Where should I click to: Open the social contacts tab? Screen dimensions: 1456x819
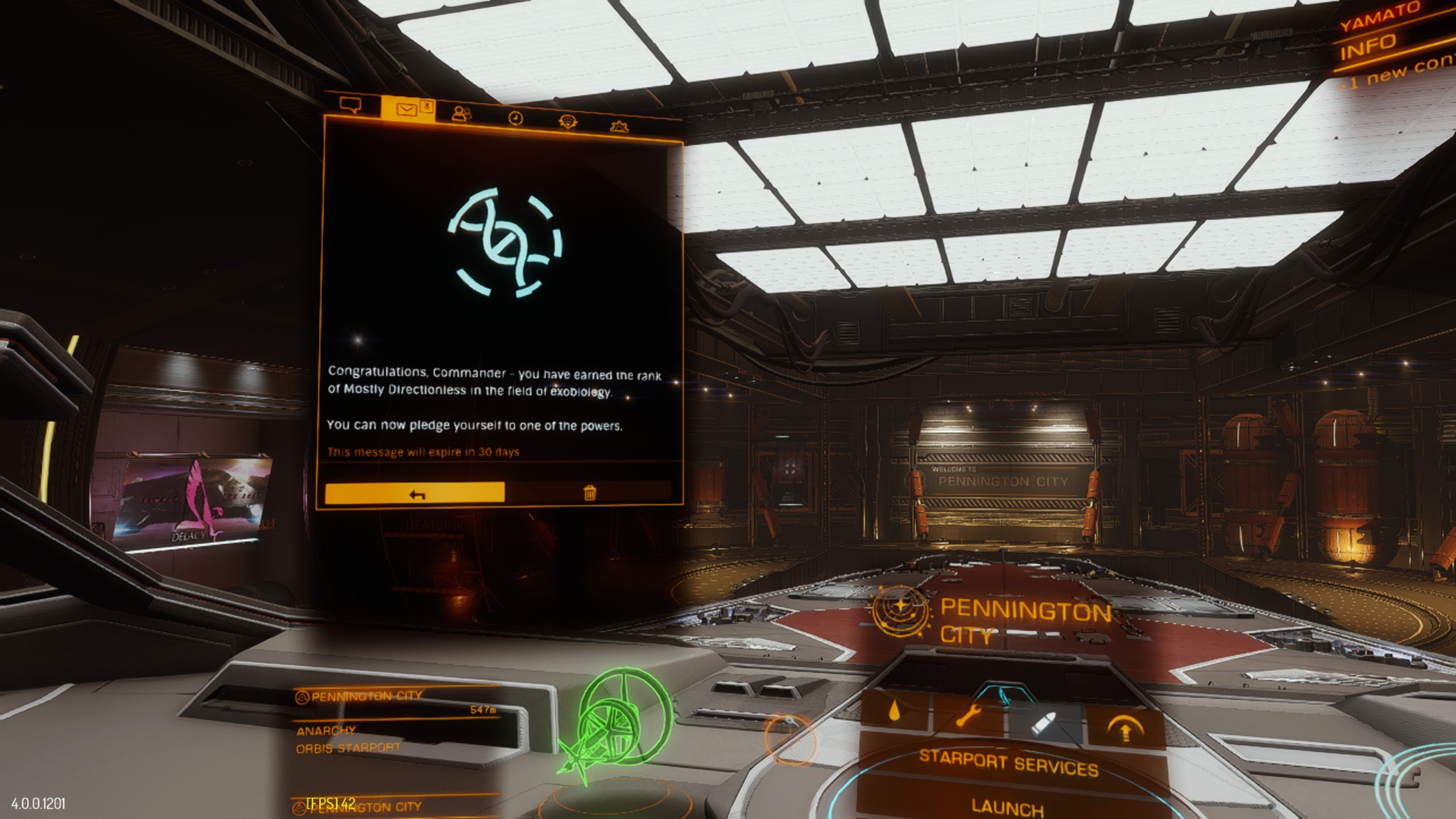click(461, 114)
